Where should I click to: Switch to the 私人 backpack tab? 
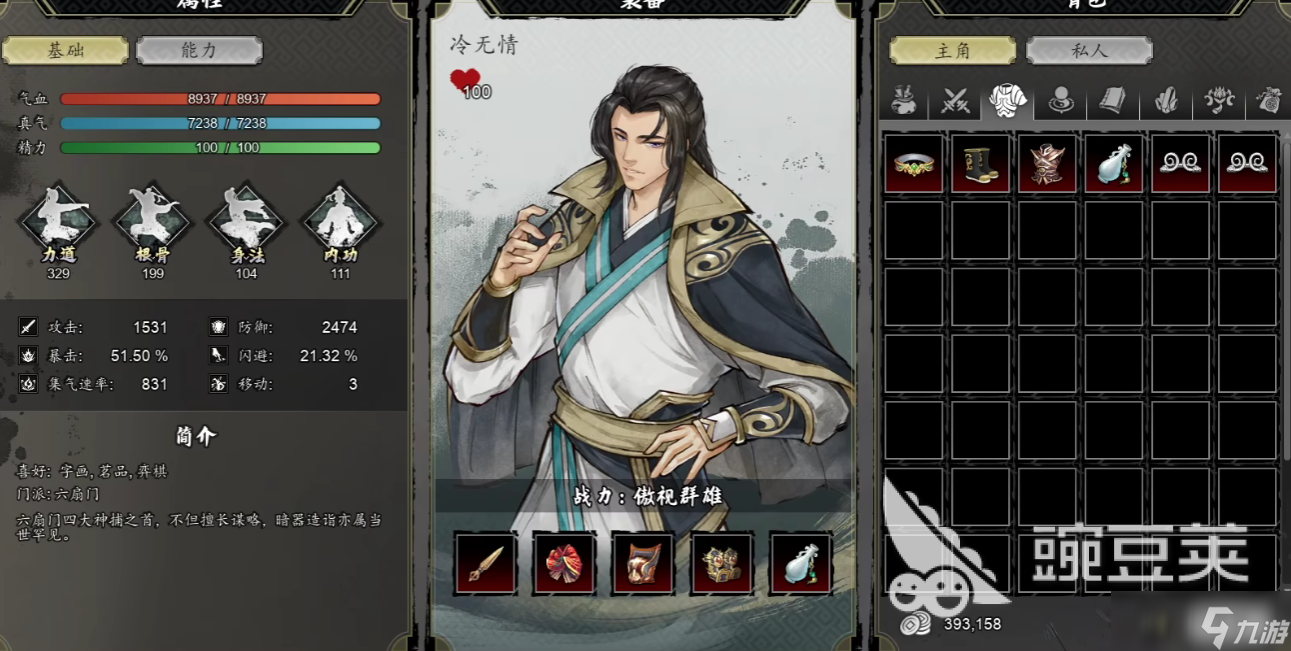pyautogui.click(x=1089, y=50)
